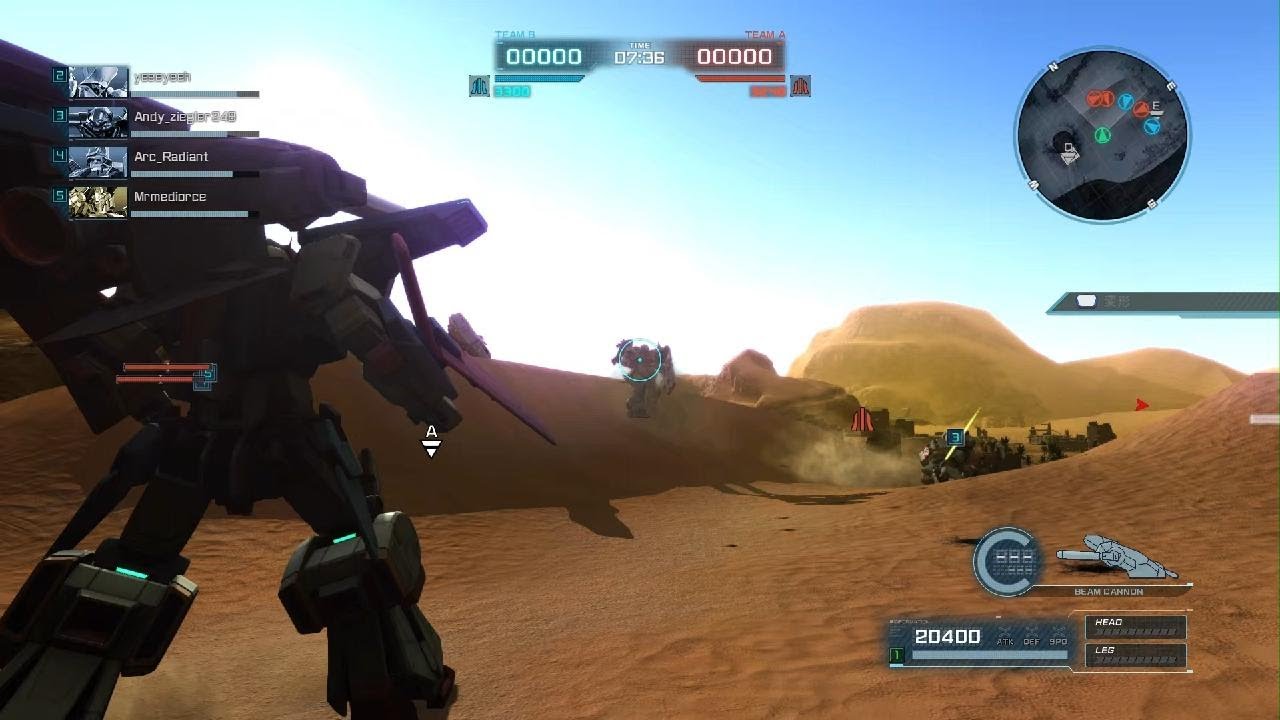
Task: Click the Team B base icon
Action: click(479, 87)
